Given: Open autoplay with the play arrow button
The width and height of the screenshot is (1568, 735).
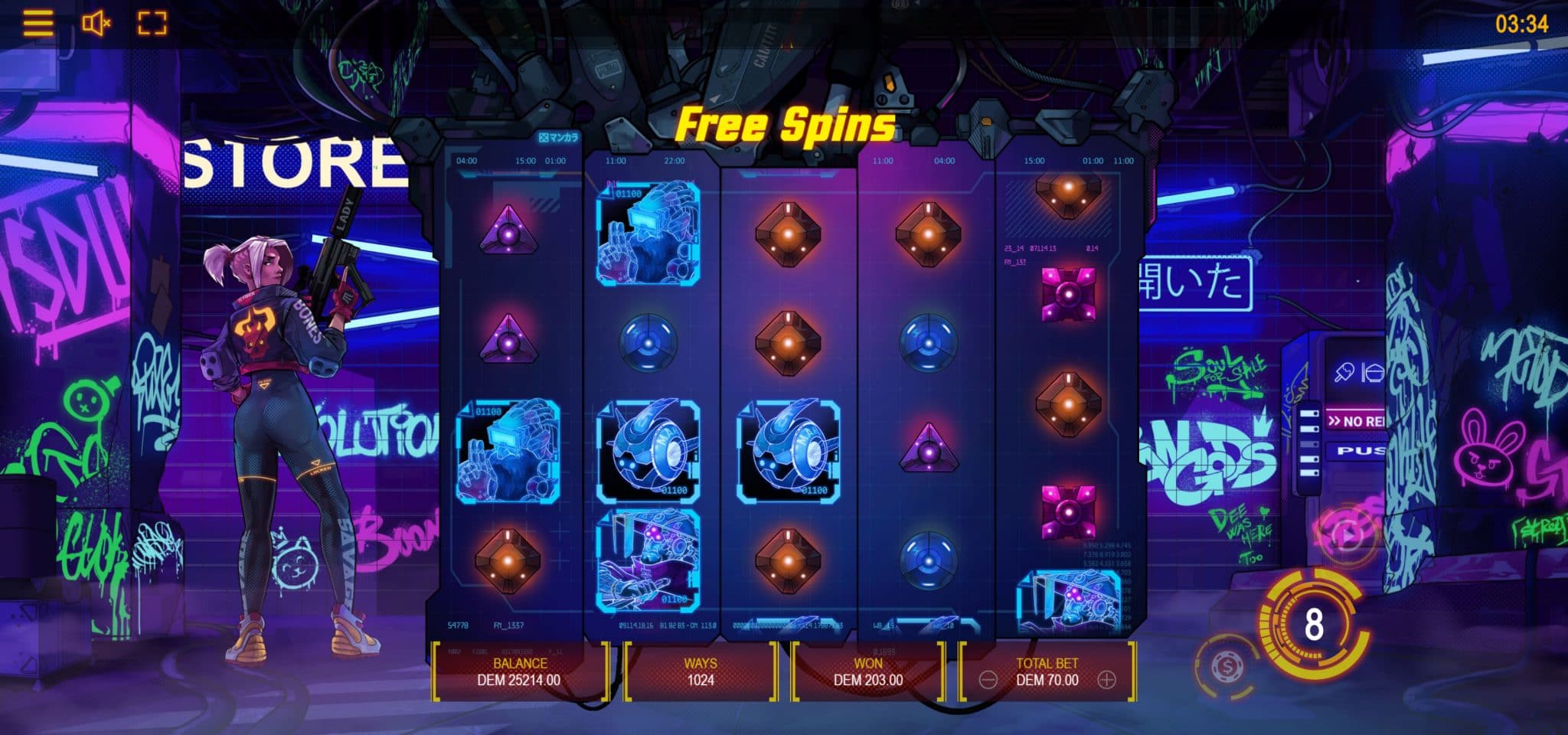Looking at the screenshot, I should pyautogui.click(x=1347, y=535).
